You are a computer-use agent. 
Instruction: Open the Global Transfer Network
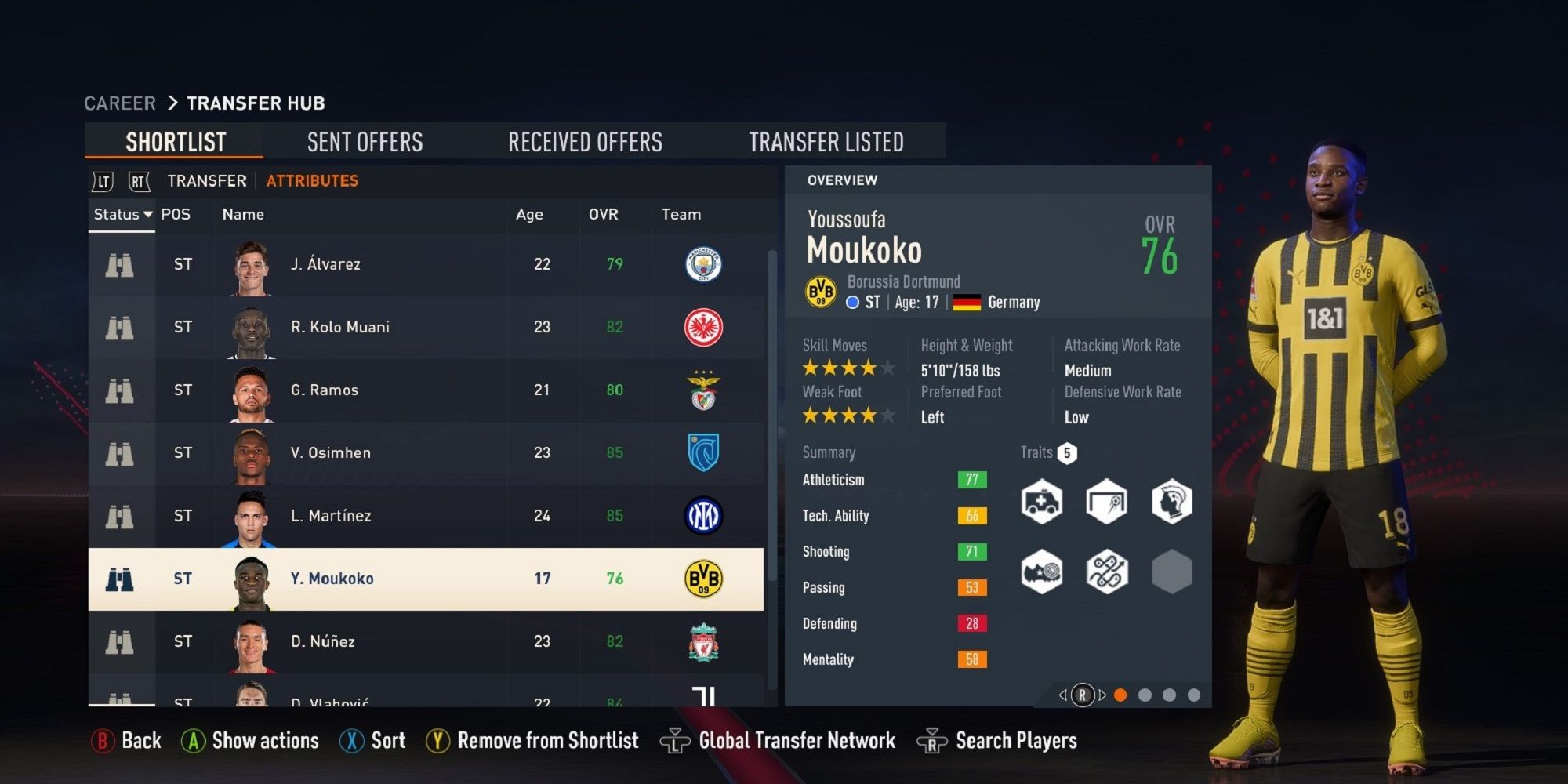tap(796, 740)
